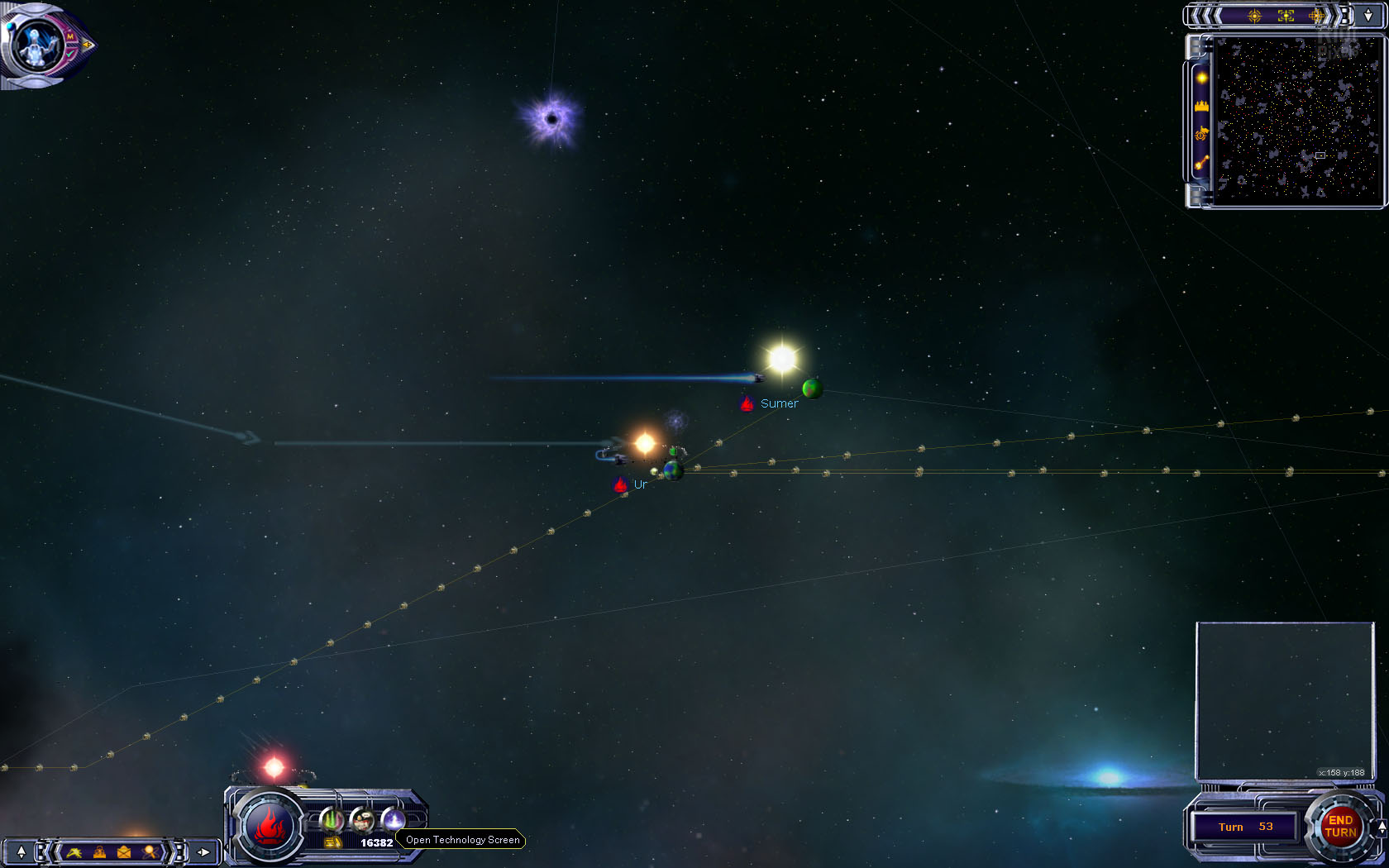
Task: Select the yellow starship icon in bottom toolbar
Action: [x=74, y=851]
